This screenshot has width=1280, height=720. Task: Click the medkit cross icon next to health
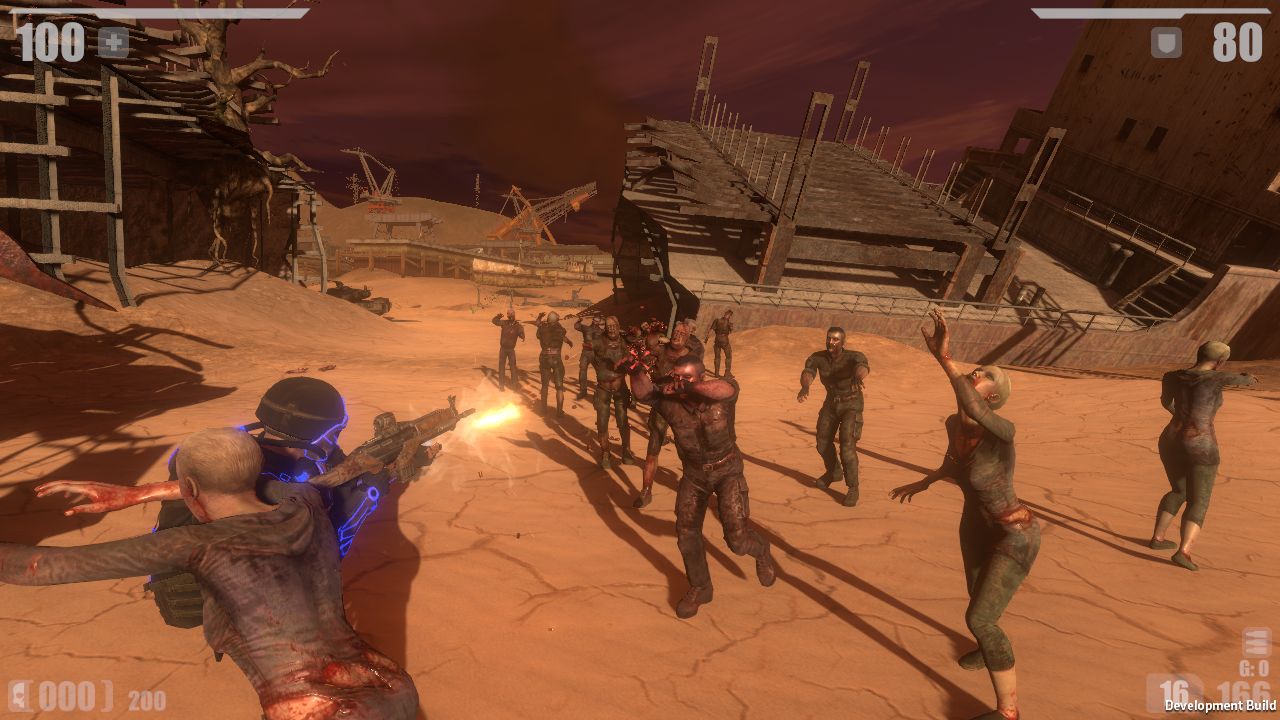click(111, 42)
